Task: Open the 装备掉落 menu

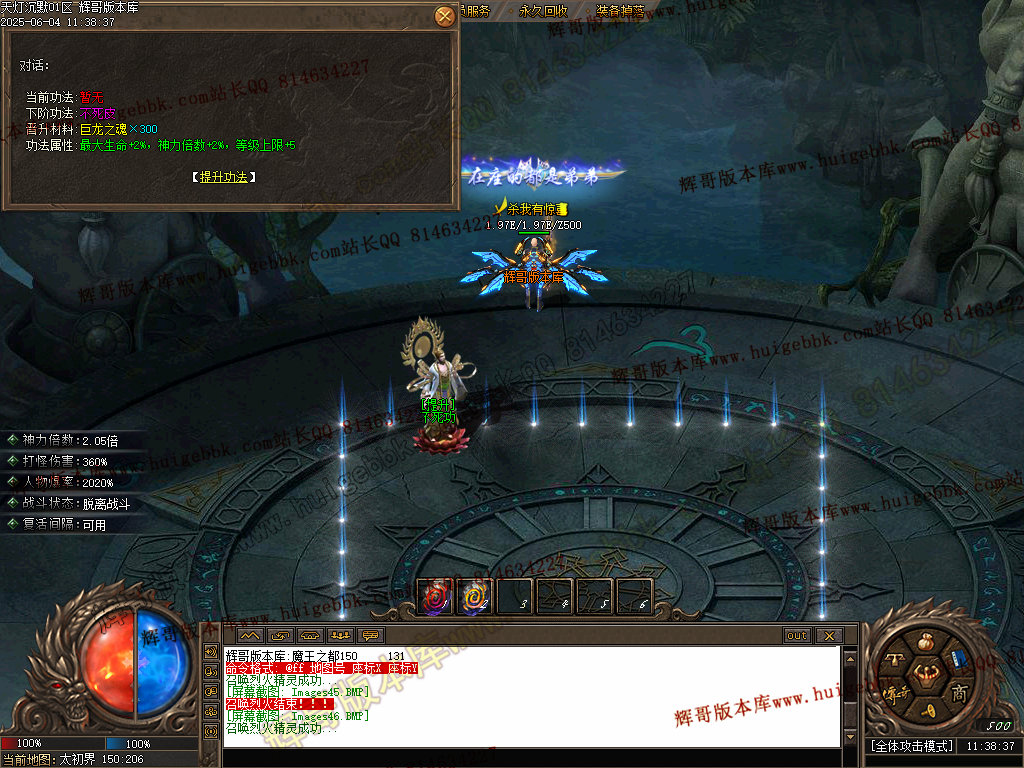Action: coord(620,11)
